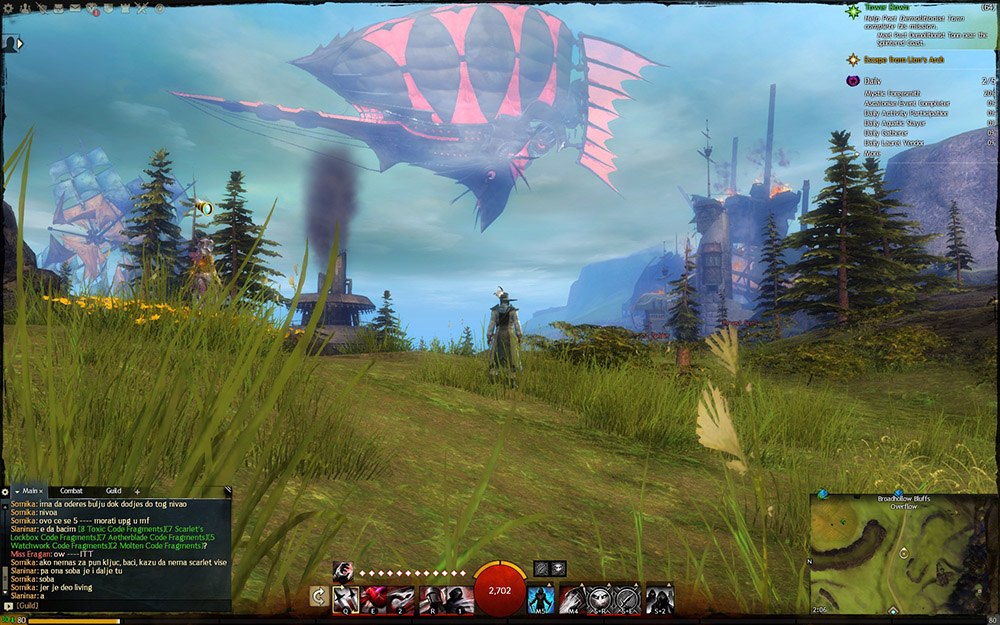Activate the S+2 elite skill

[x=658, y=598]
